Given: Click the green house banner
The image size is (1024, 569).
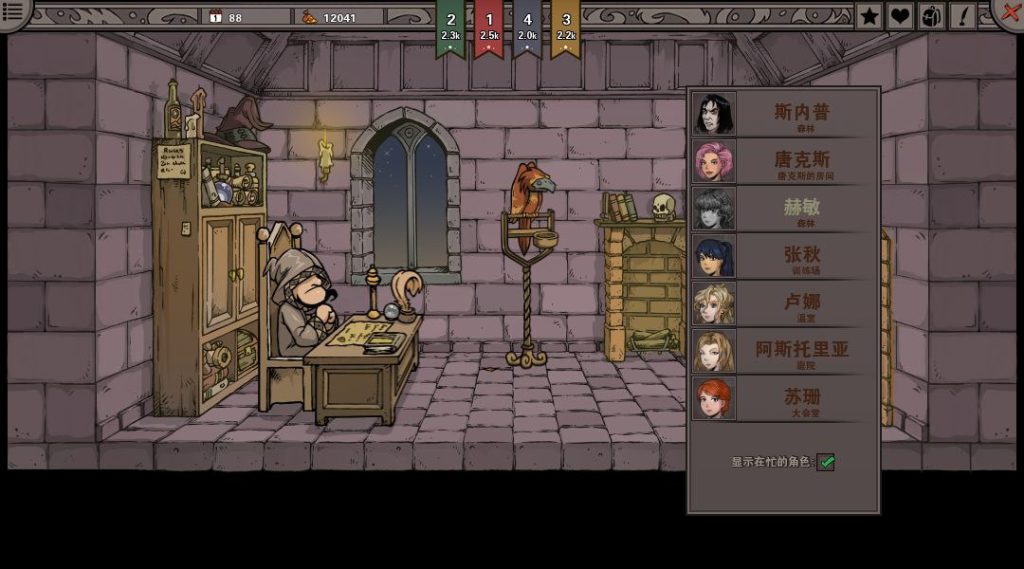Looking at the screenshot, I should 451,27.
